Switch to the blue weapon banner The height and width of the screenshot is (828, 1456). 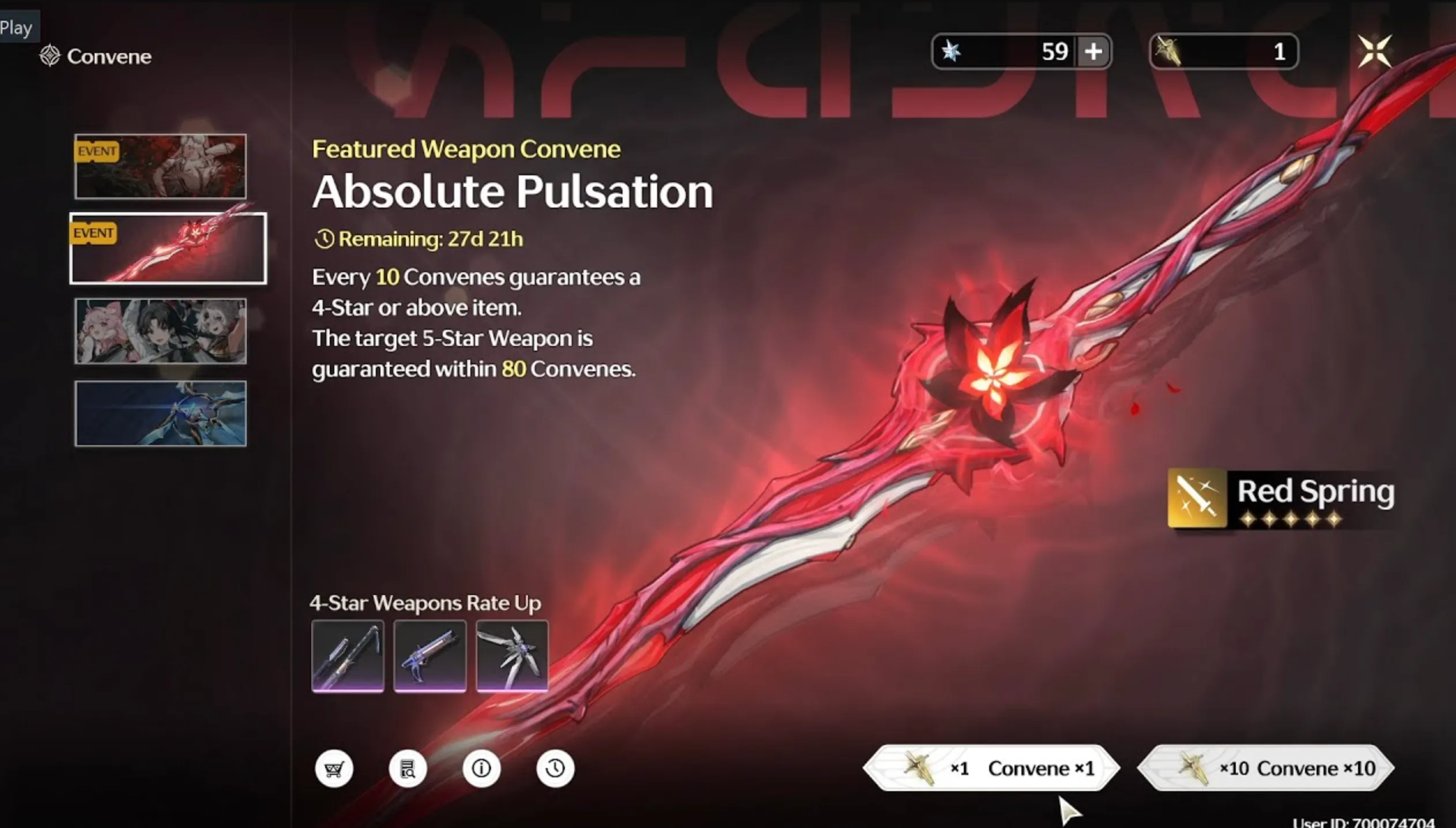click(x=160, y=413)
